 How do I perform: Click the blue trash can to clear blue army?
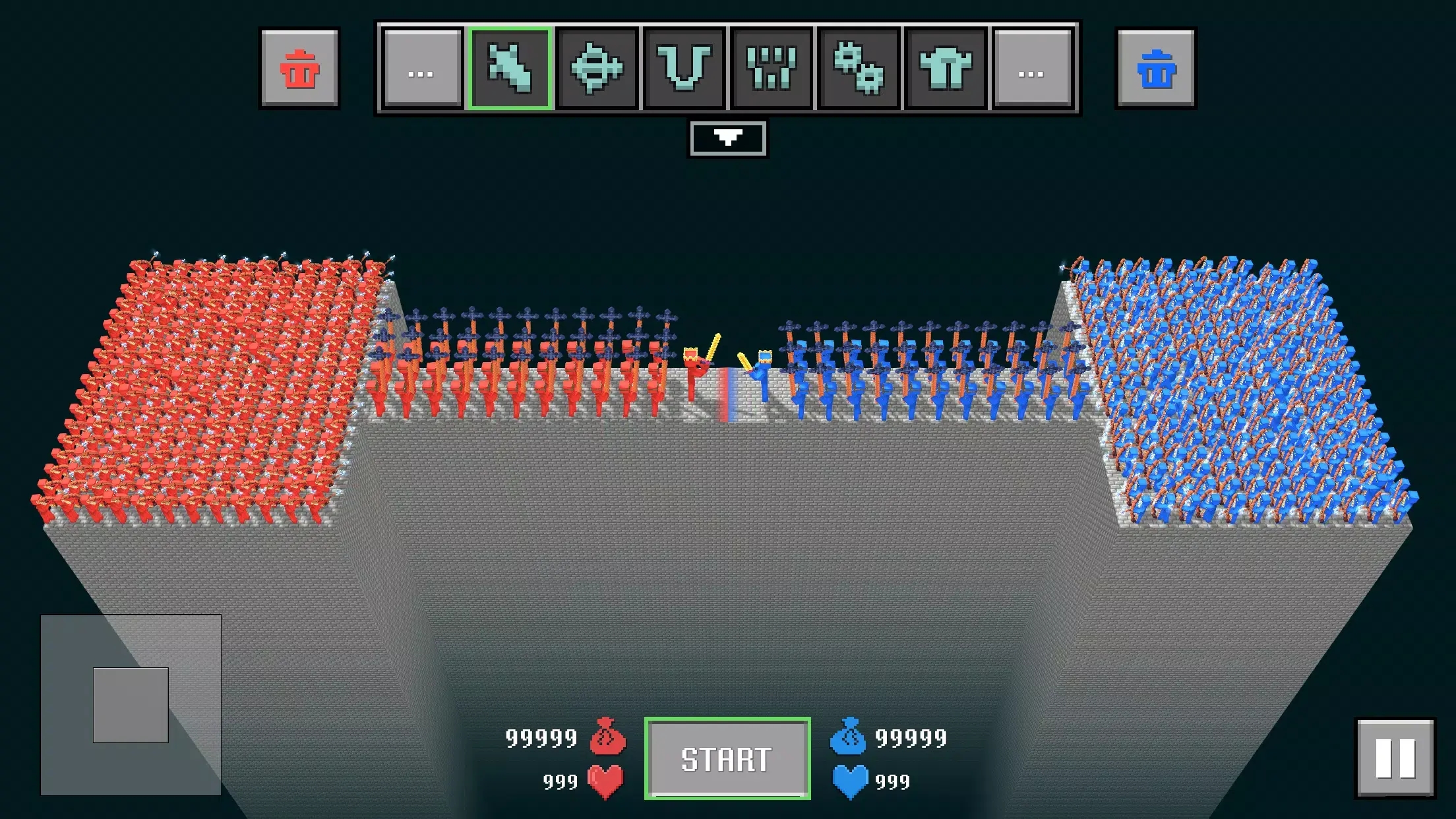click(1155, 69)
